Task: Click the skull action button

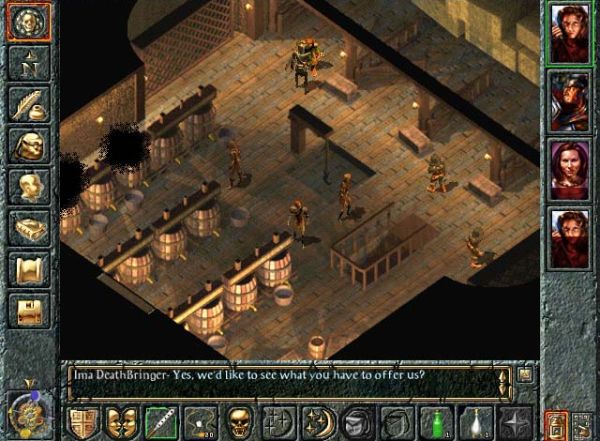Action: tap(240, 420)
